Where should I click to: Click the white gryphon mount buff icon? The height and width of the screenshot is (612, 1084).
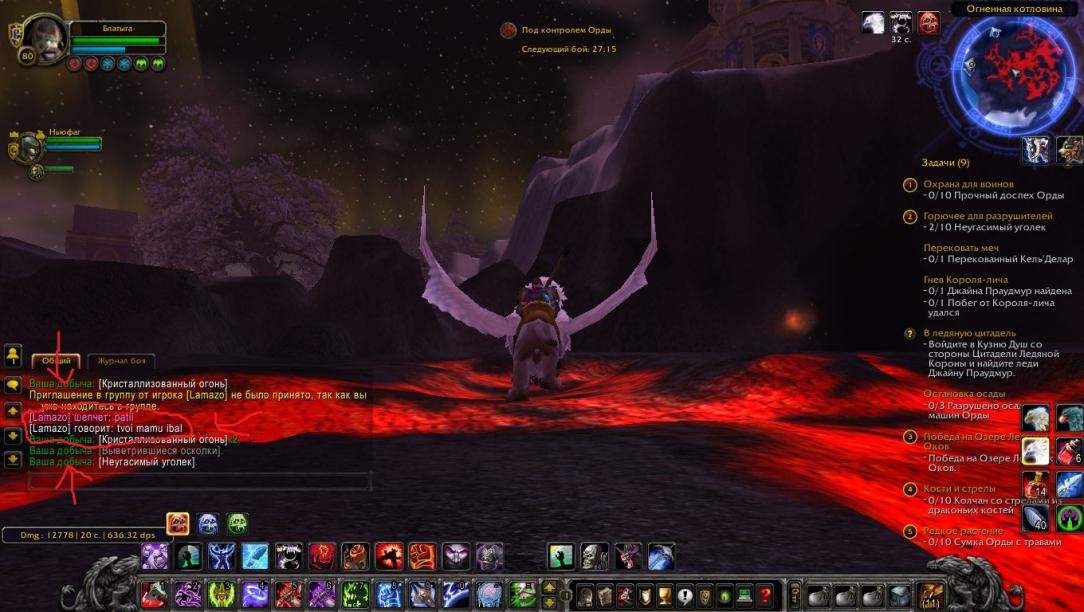[x=873, y=23]
